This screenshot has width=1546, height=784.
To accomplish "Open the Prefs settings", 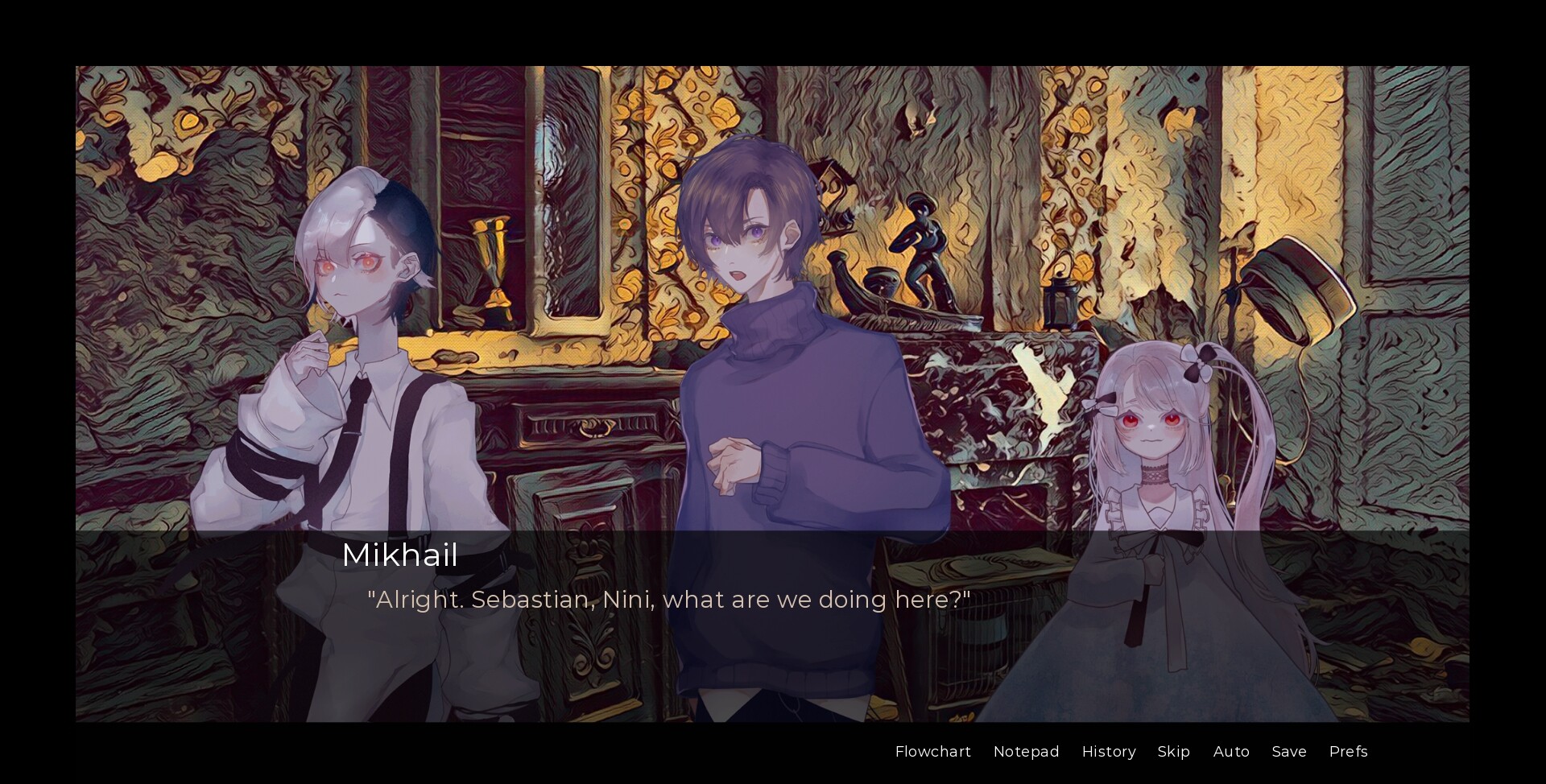I will 1348,752.
